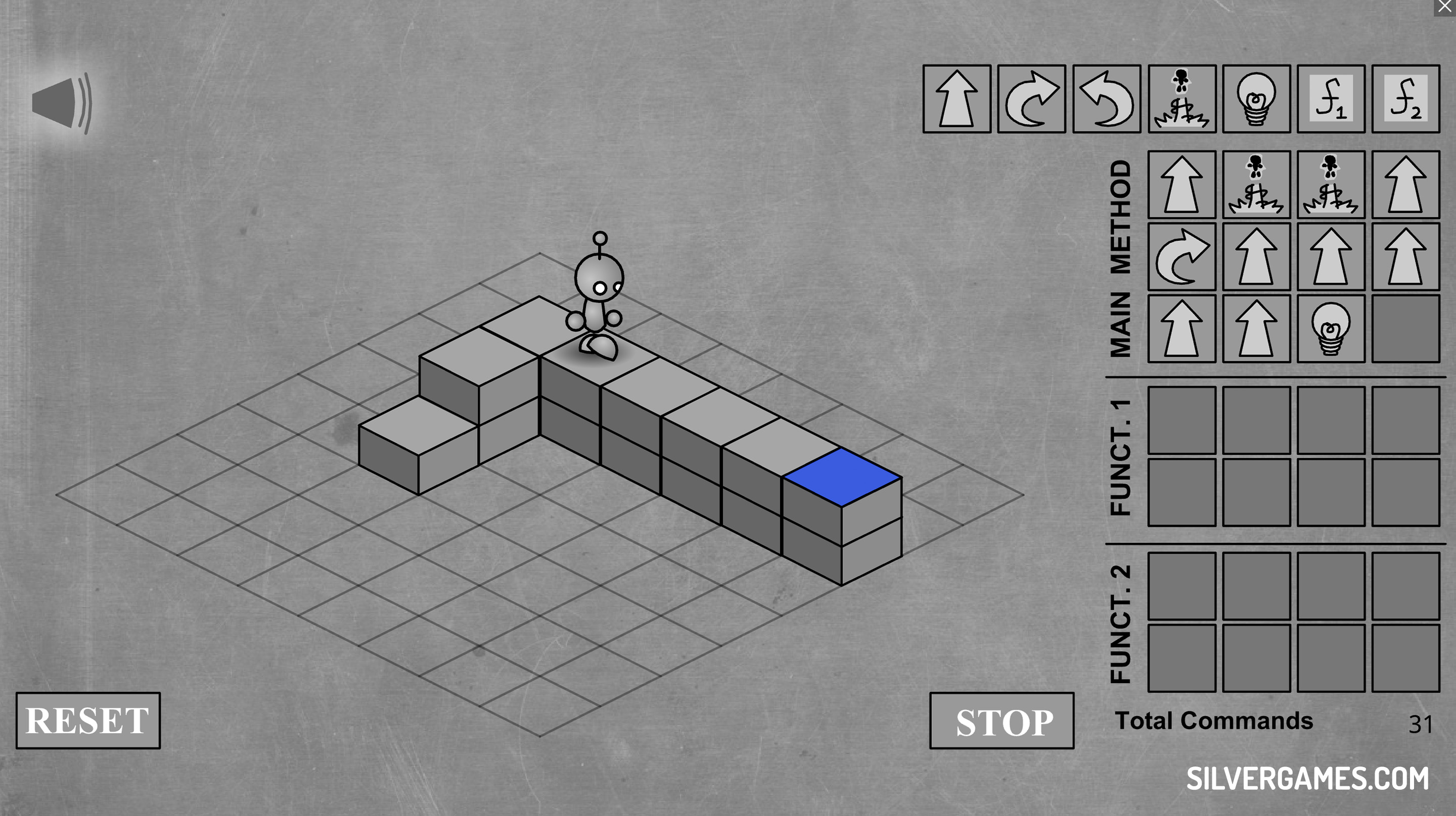Select the jump command in palette
1456x816 pixels.
click(1182, 99)
